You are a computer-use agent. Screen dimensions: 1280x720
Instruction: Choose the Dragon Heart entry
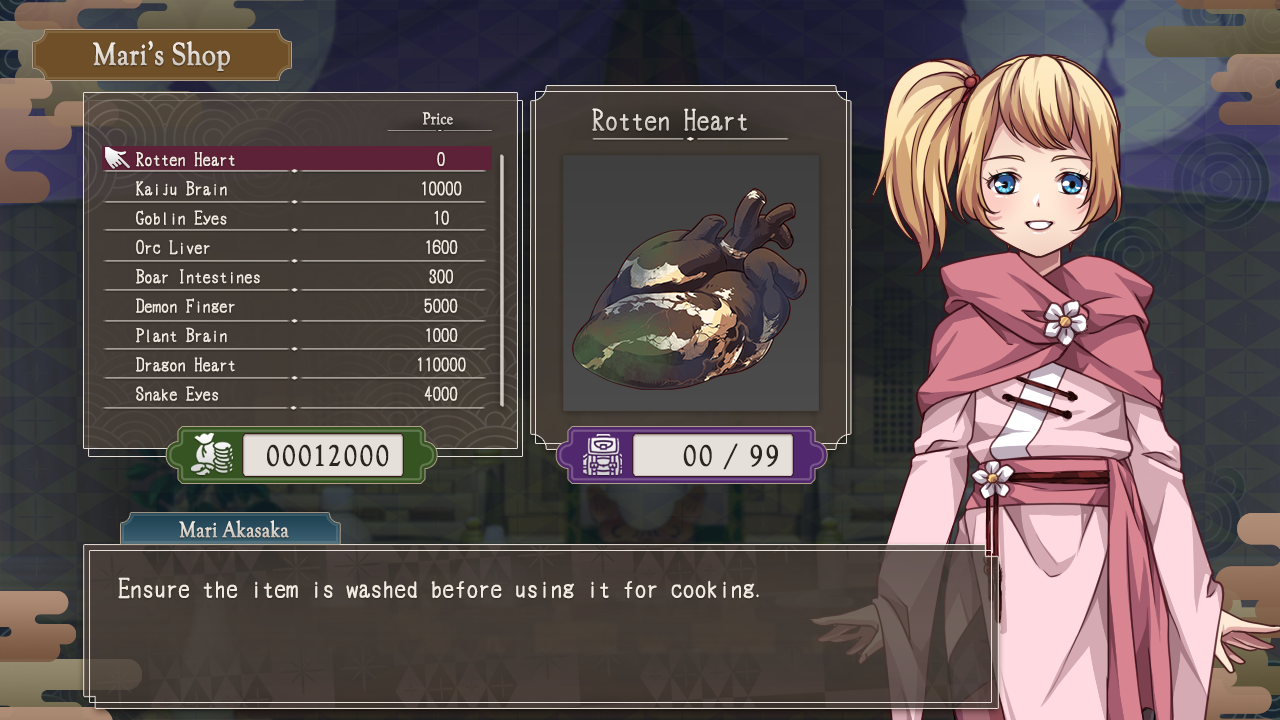click(x=298, y=365)
